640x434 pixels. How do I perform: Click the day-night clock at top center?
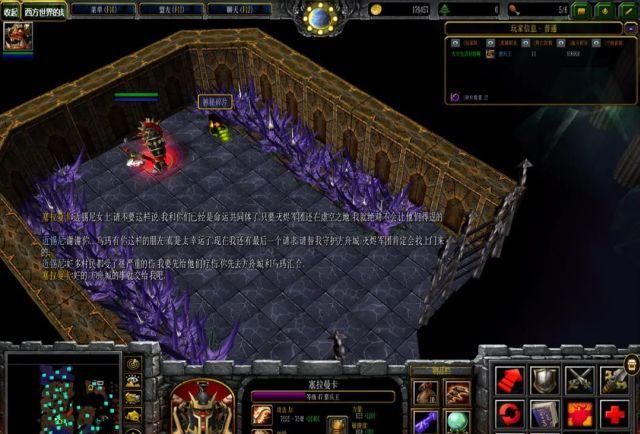(320, 17)
